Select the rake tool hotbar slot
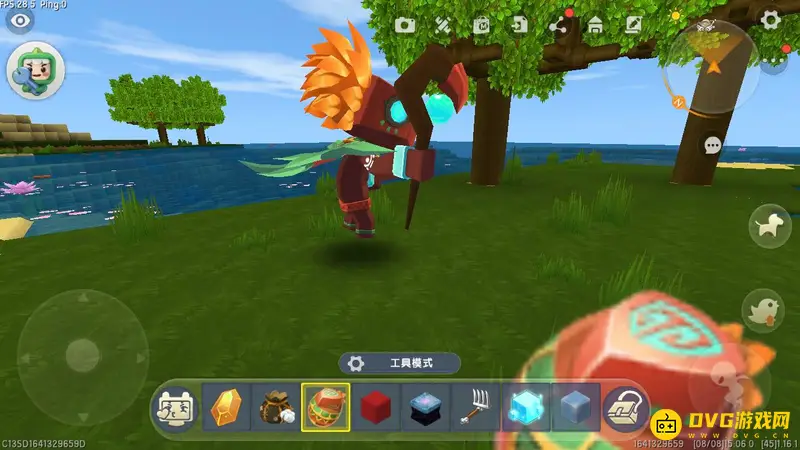This screenshot has height=450, width=800. (x=475, y=408)
